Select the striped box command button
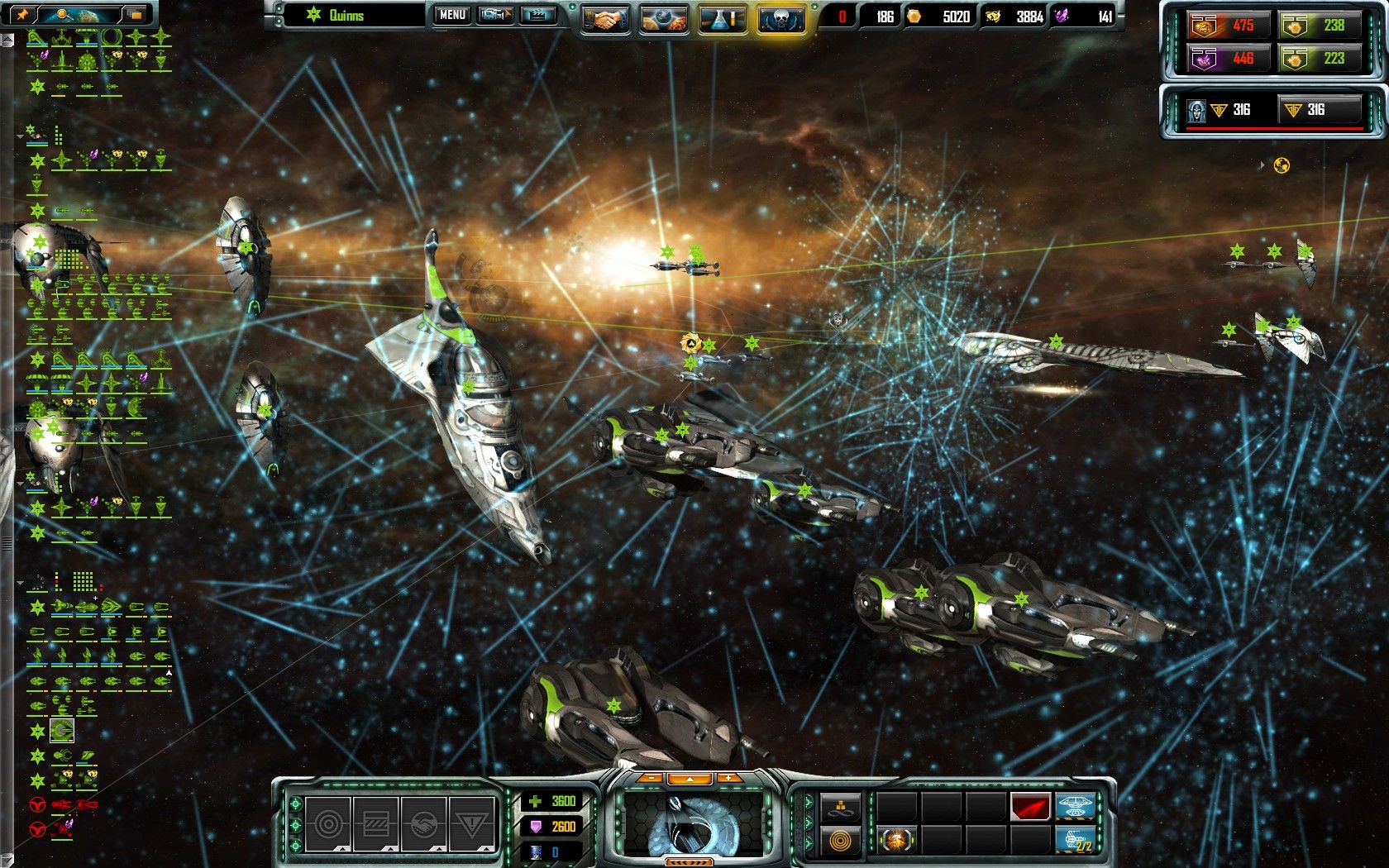Screen dimensions: 1389x868 376,823
